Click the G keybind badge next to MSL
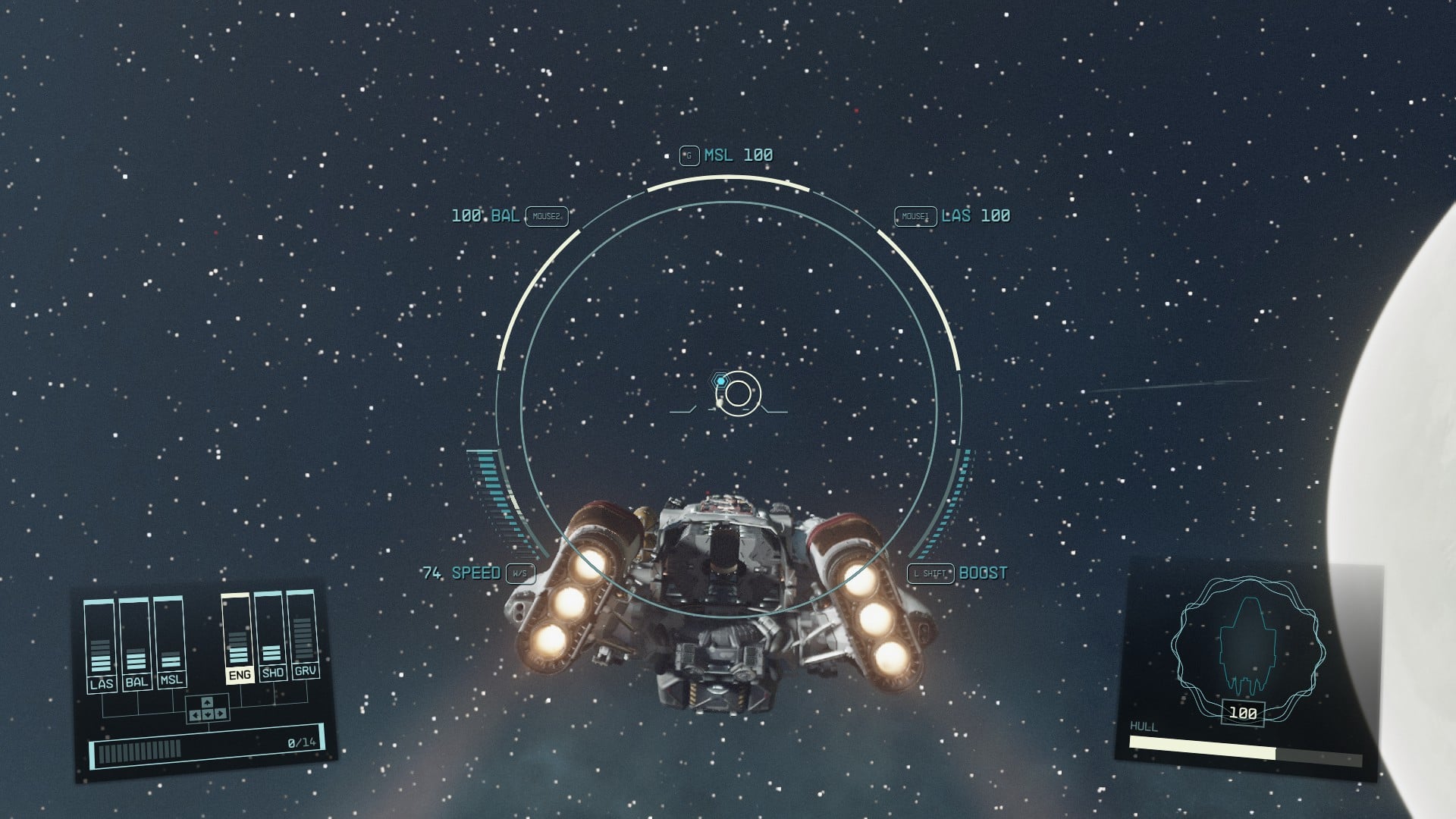This screenshot has height=819, width=1456. (x=689, y=155)
